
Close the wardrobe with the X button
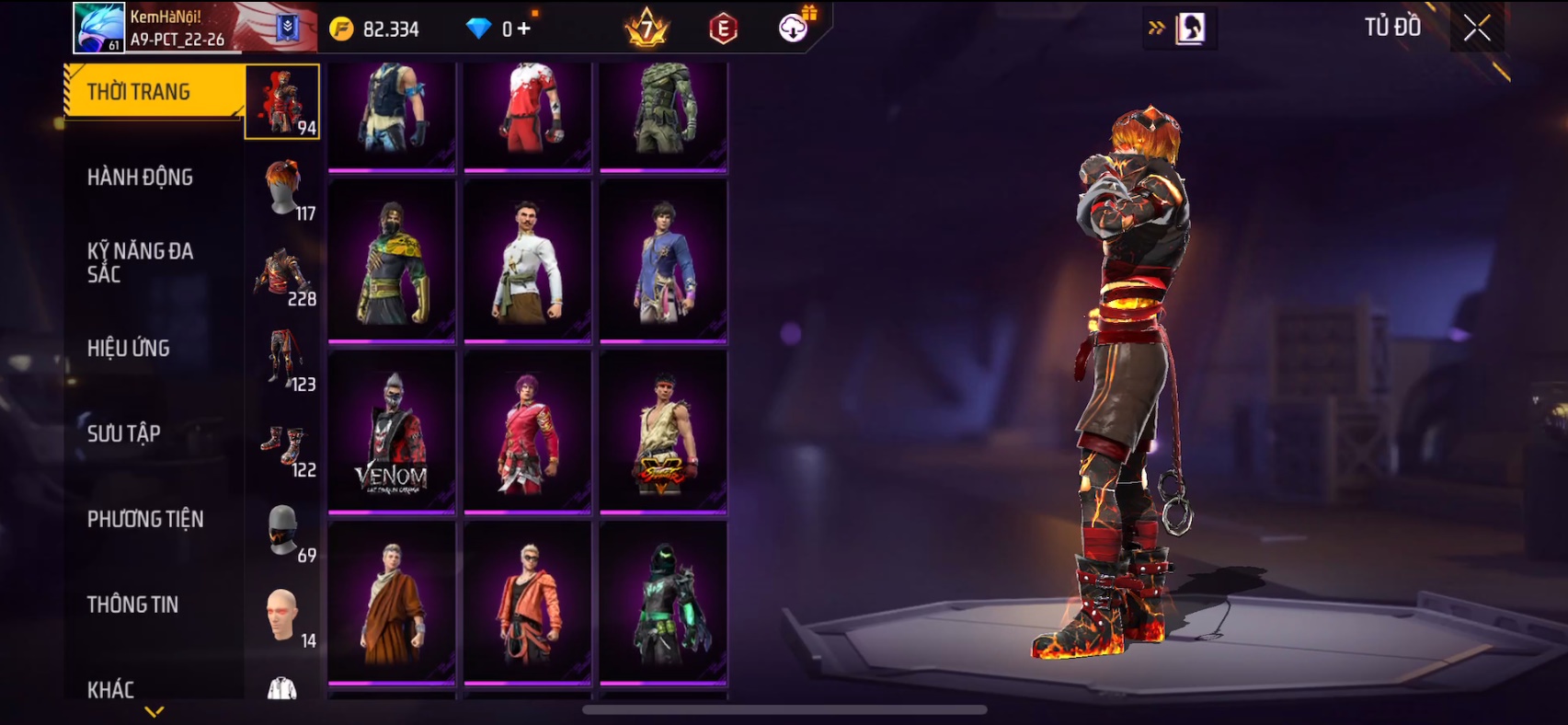(1477, 29)
